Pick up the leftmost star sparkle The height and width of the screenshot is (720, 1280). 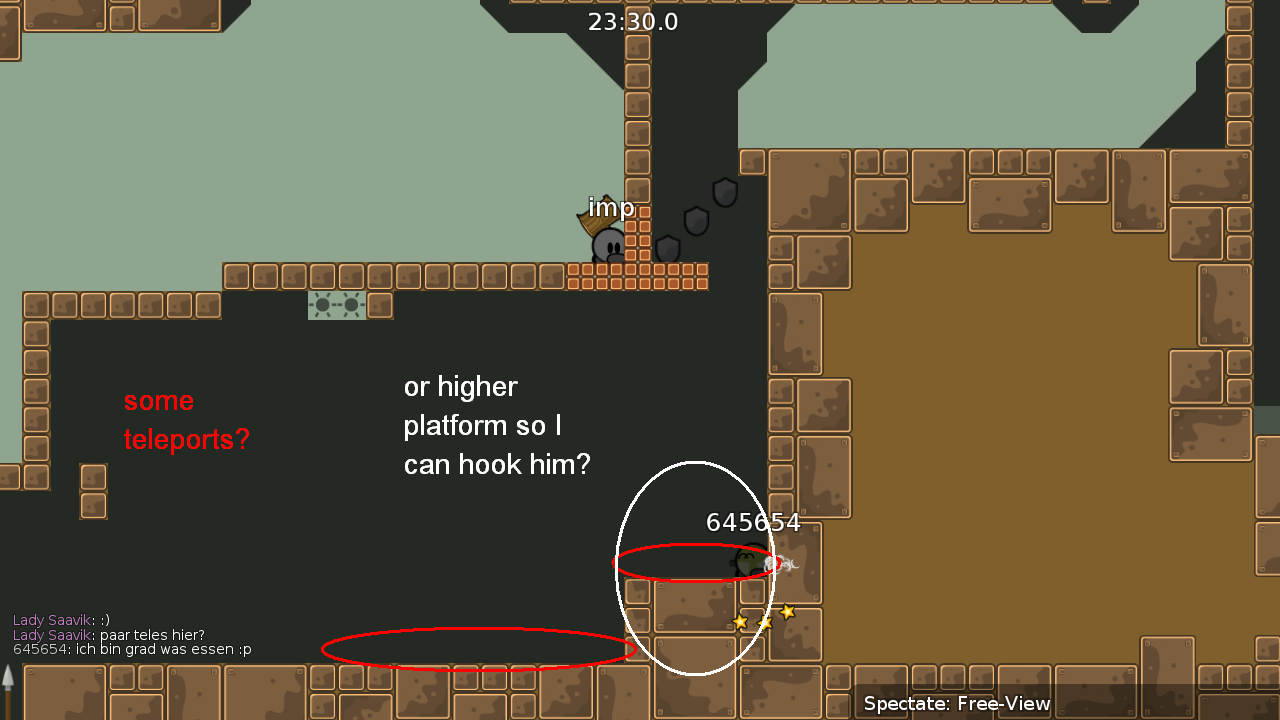click(741, 622)
